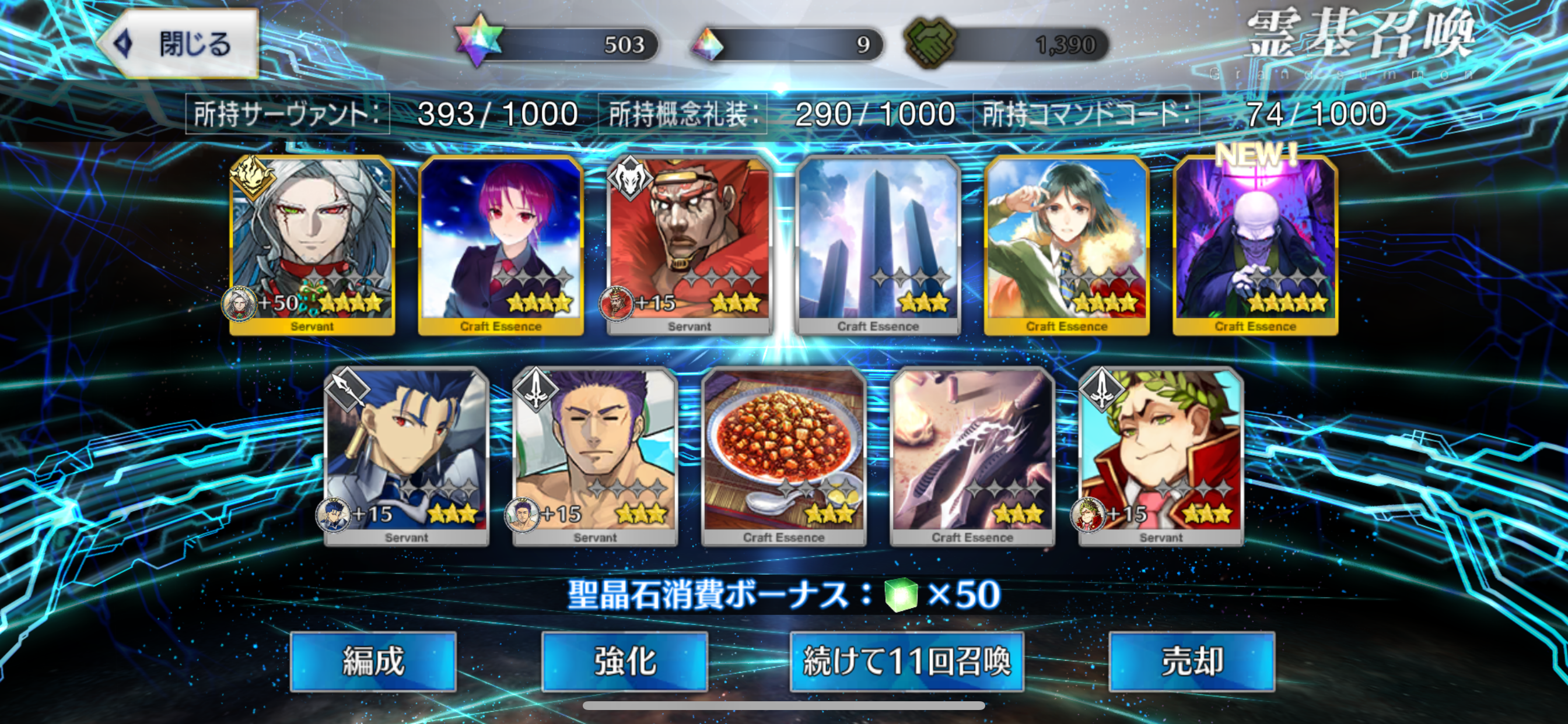Open the 編成 party formation button
The height and width of the screenshot is (724, 1568).
pyautogui.click(x=373, y=660)
